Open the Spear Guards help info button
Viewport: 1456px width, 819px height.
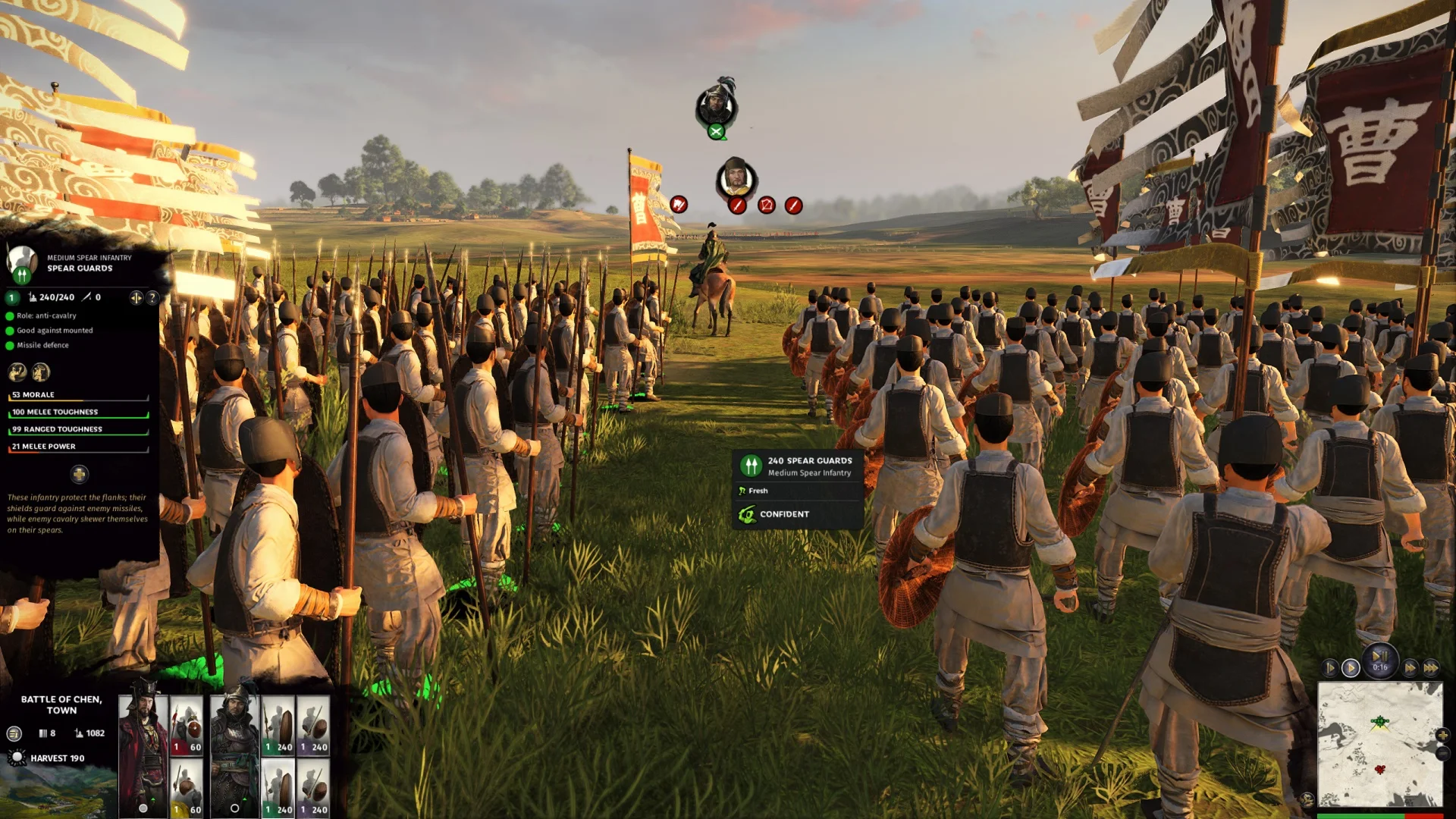(x=152, y=298)
